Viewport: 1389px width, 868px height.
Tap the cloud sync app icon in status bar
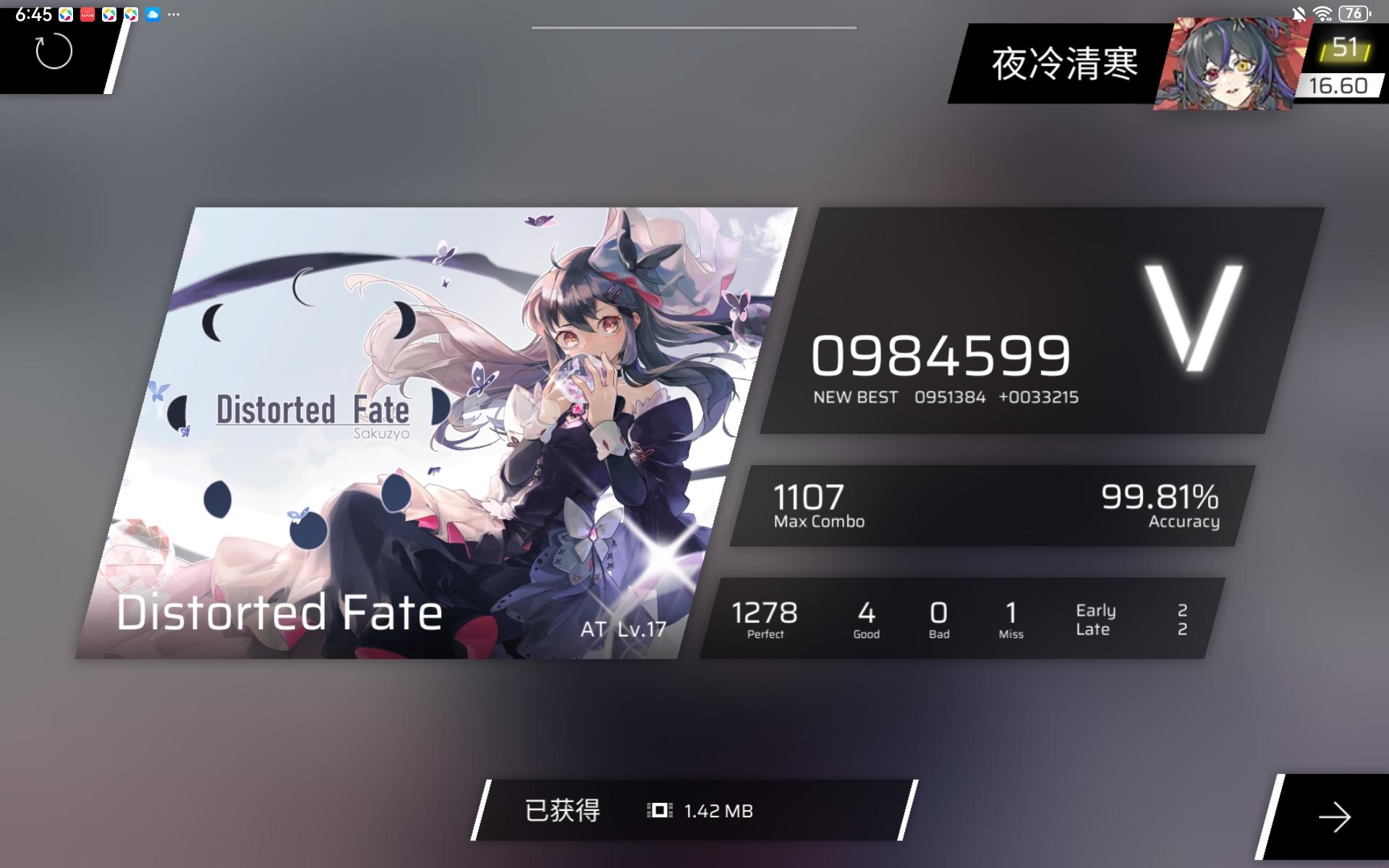152,14
